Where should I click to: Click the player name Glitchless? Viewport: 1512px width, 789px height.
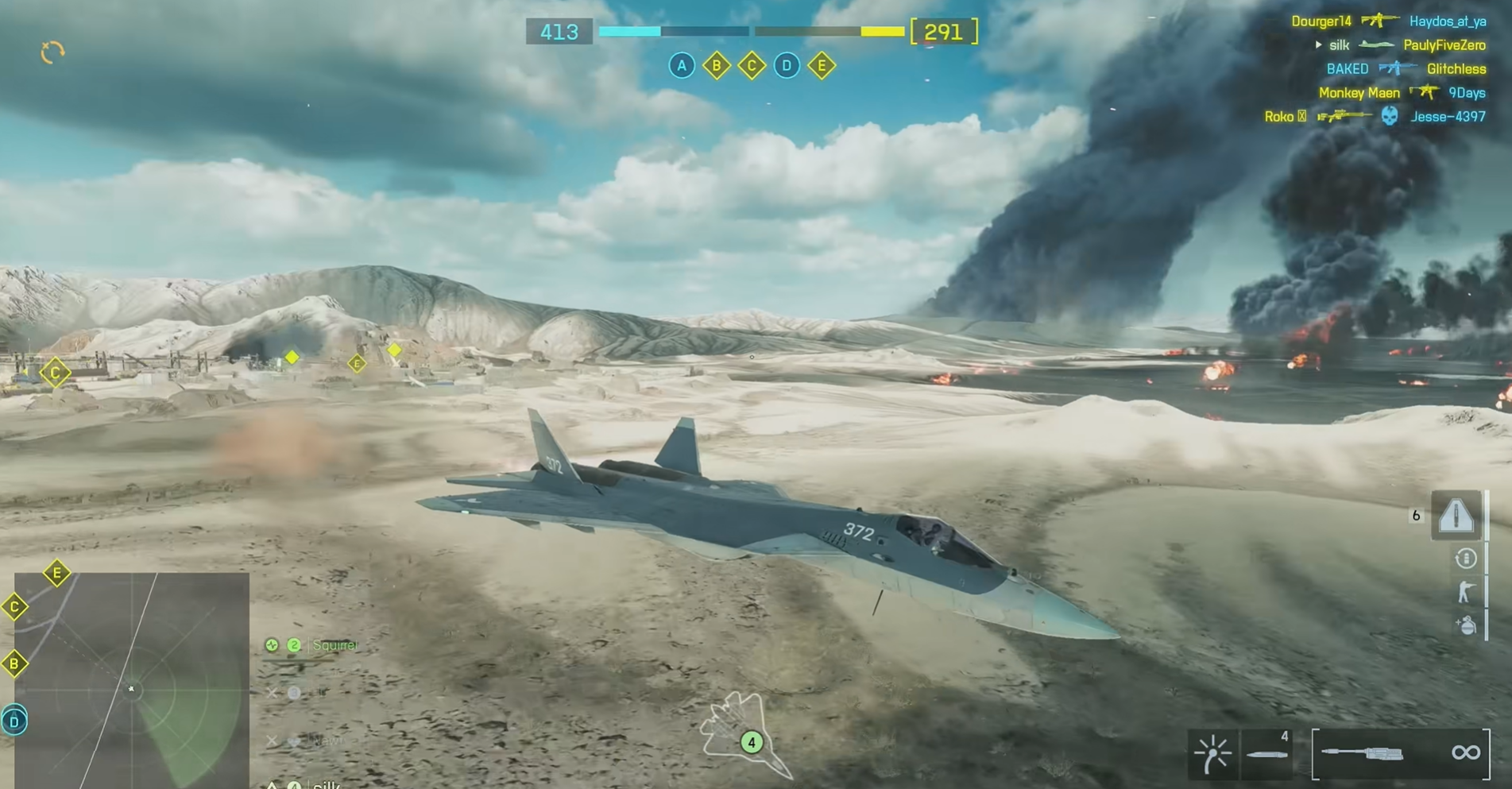[x=1456, y=69]
